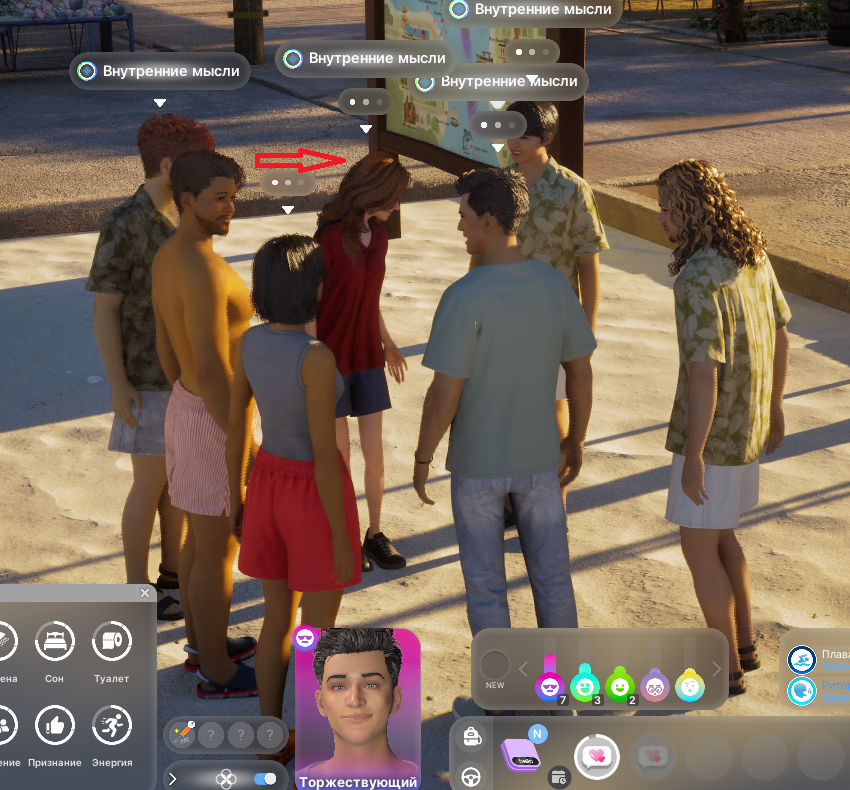Open the speaking-head rhetoric skill entry
The height and width of the screenshot is (790, 850).
[x=802, y=691]
